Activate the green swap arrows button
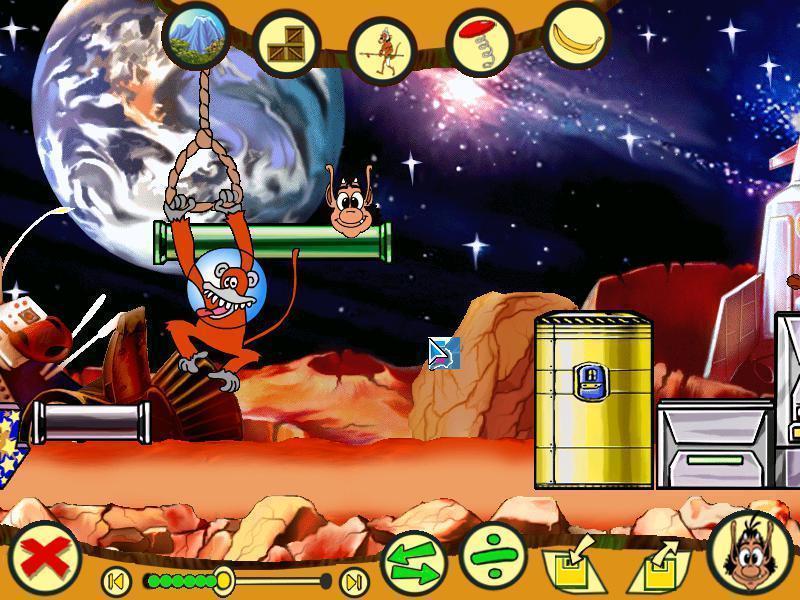800x600 pixels. [x=414, y=562]
